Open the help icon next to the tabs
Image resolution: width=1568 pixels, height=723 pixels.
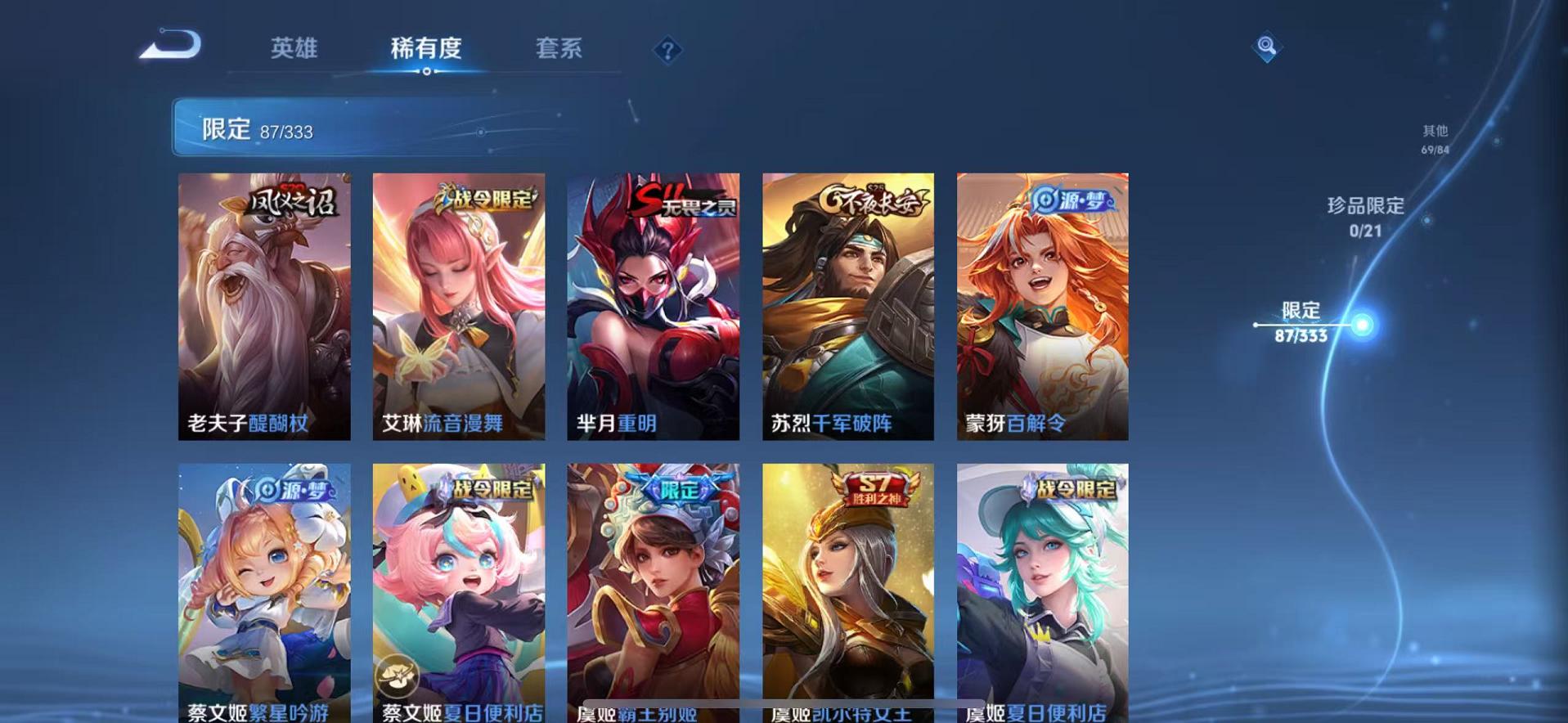coord(669,51)
